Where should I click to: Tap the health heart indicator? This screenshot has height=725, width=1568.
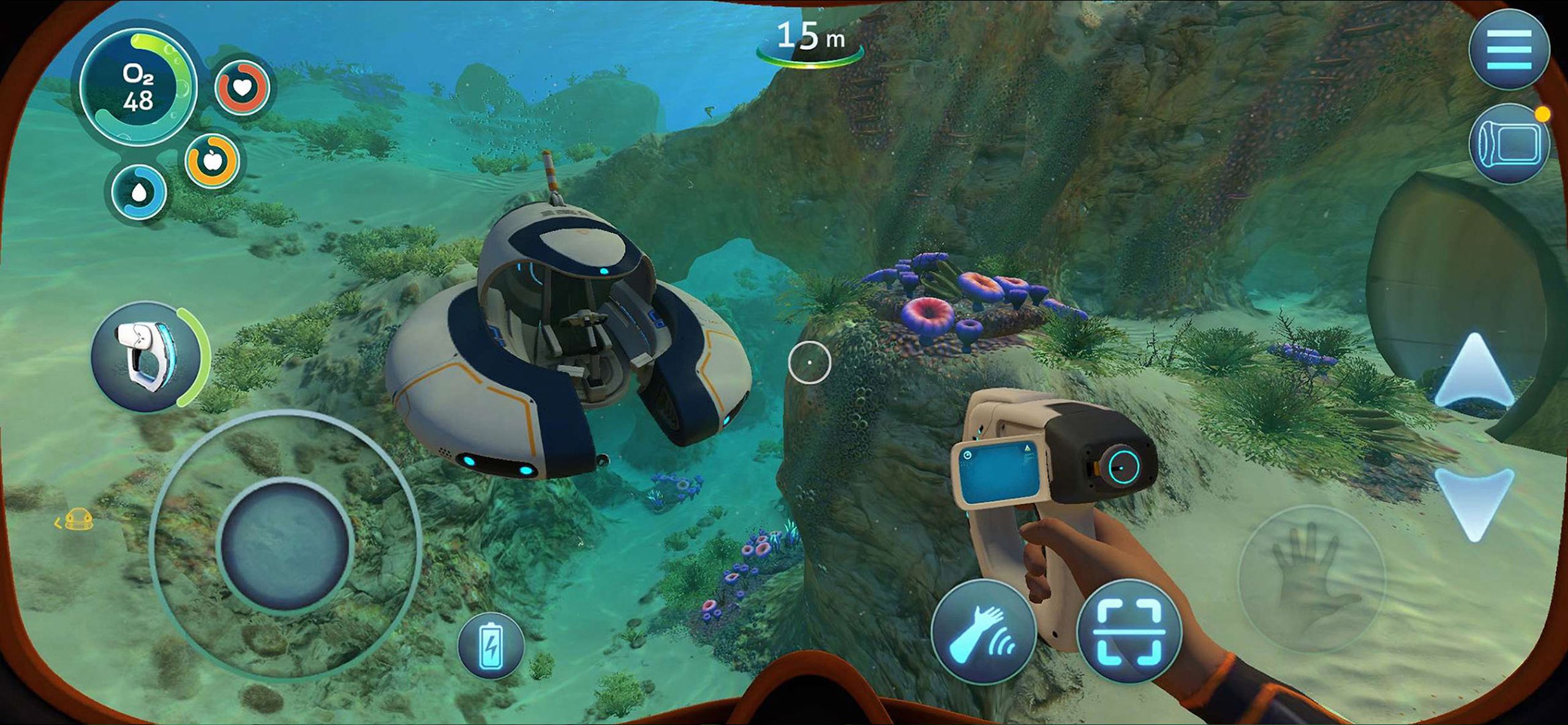(241, 87)
